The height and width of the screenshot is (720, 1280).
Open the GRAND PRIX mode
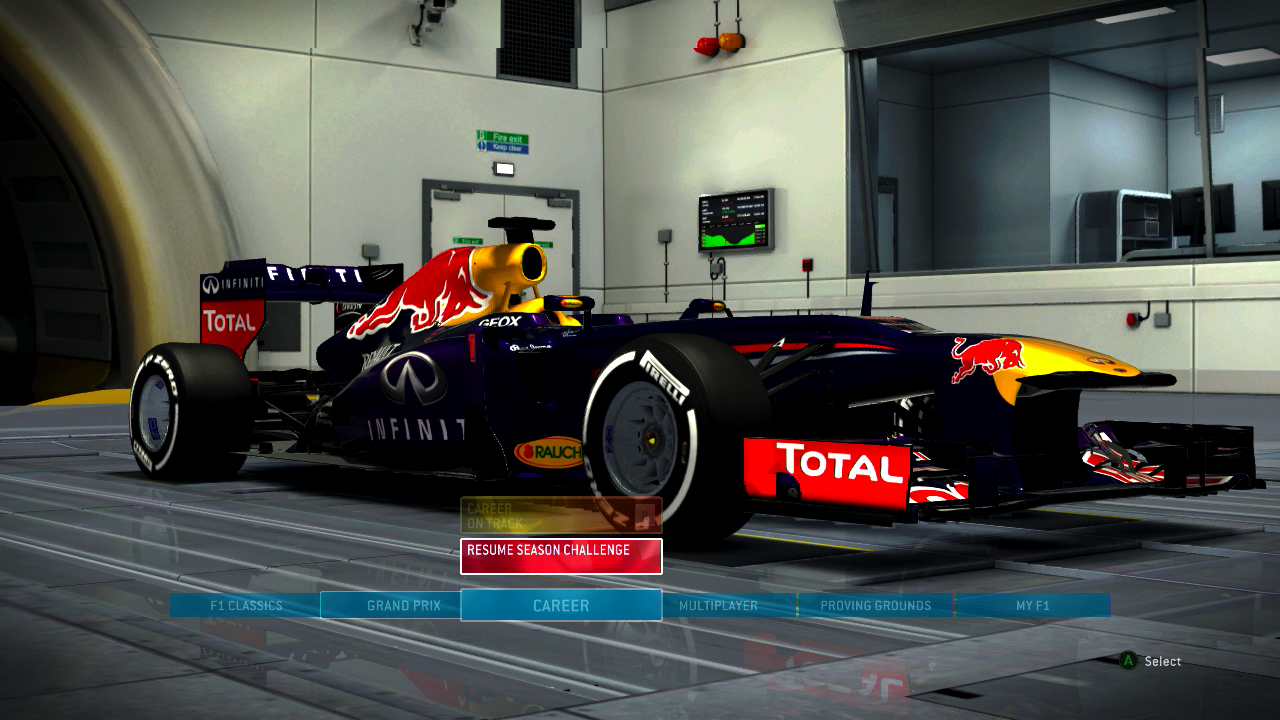coord(404,605)
